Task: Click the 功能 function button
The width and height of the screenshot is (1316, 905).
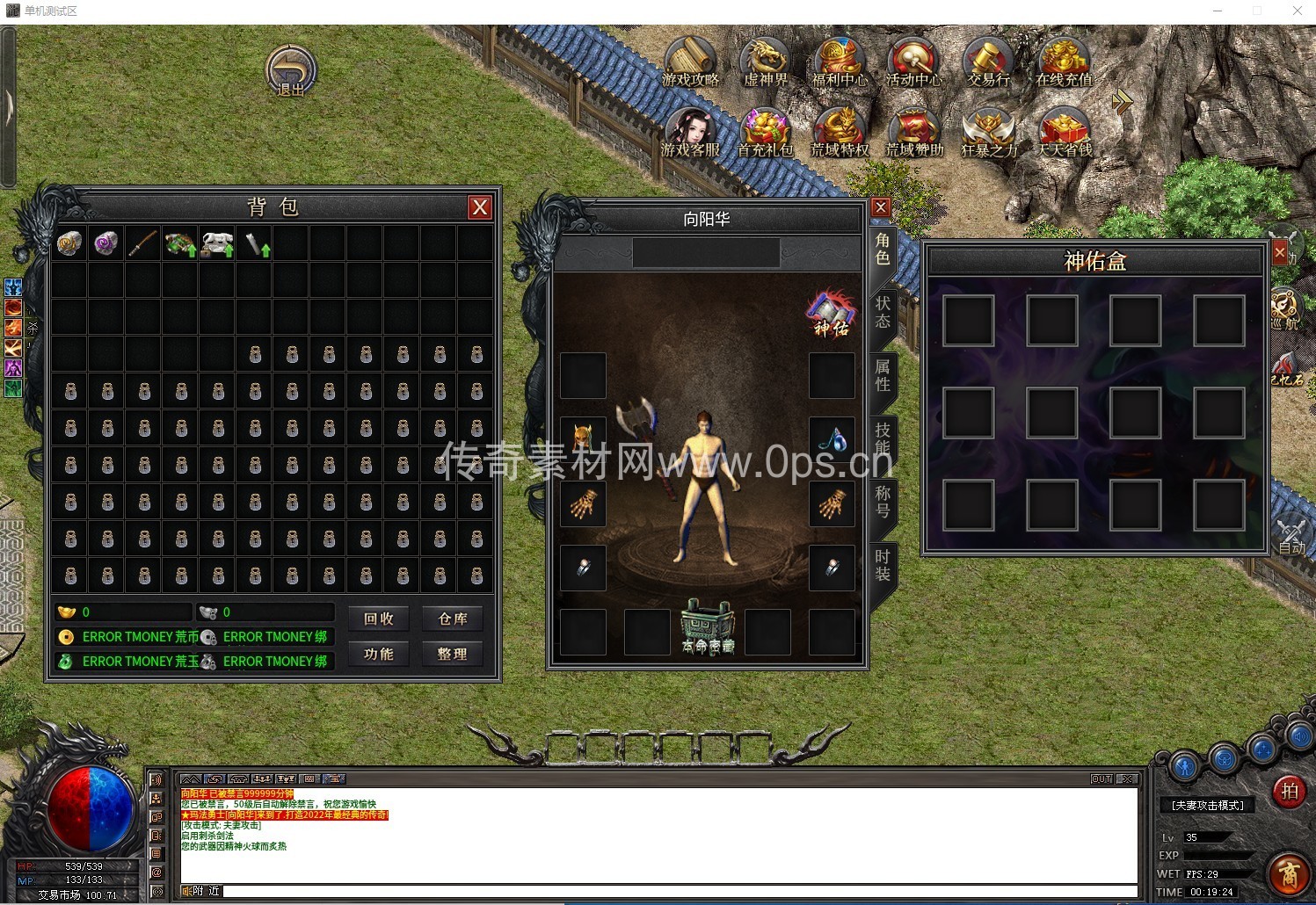Action: click(379, 654)
